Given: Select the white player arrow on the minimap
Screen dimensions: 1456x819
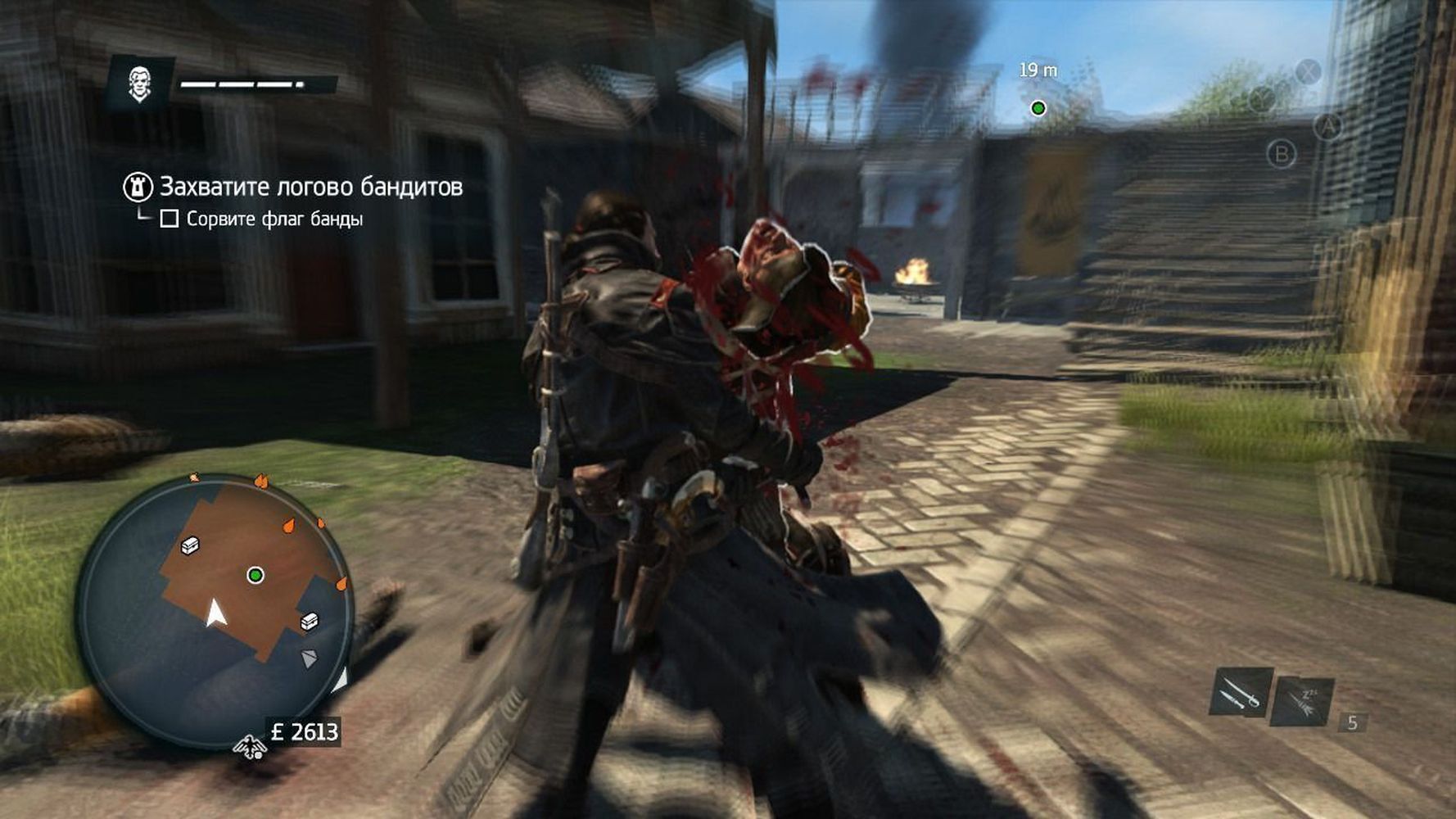Looking at the screenshot, I should point(215,613).
